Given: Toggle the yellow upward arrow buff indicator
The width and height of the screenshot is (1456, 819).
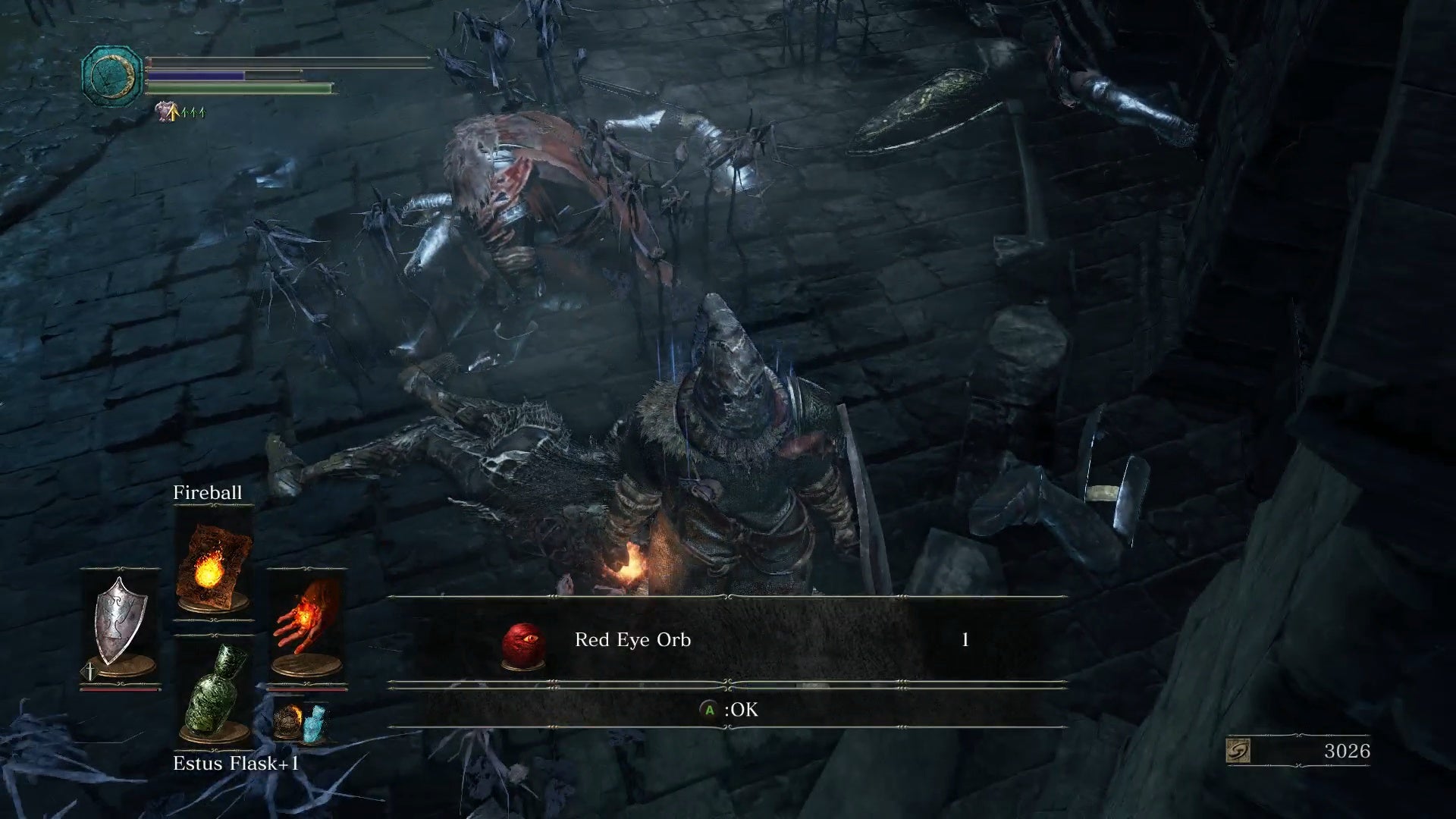Looking at the screenshot, I should [x=174, y=111].
